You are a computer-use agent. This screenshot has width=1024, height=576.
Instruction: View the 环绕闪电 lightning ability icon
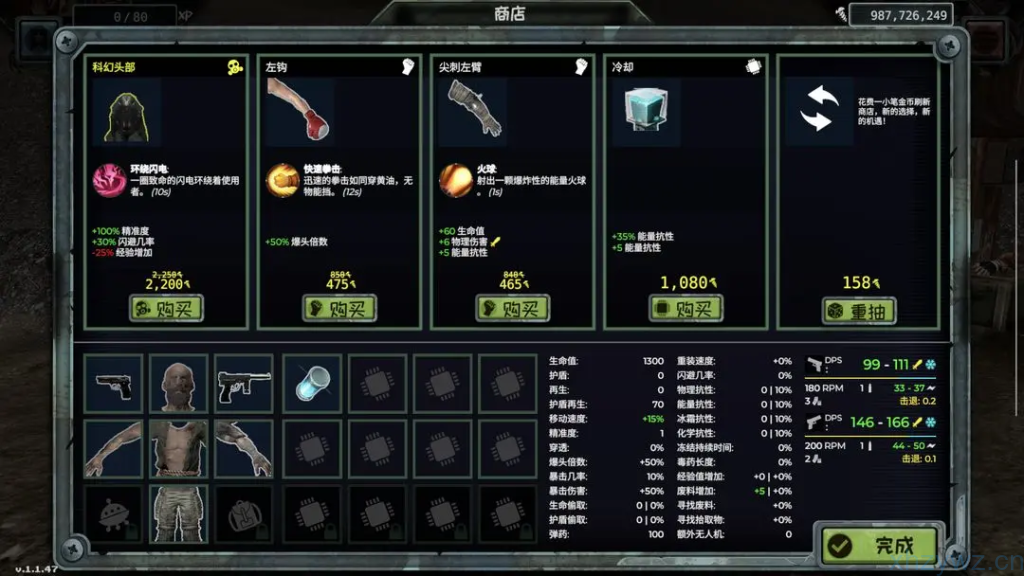click(x=109, y=180)
